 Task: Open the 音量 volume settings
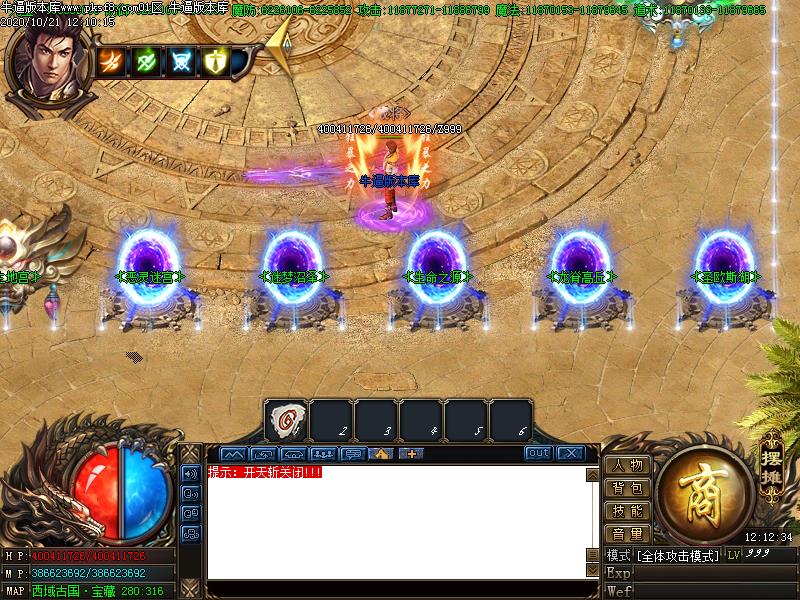[627, 534]
